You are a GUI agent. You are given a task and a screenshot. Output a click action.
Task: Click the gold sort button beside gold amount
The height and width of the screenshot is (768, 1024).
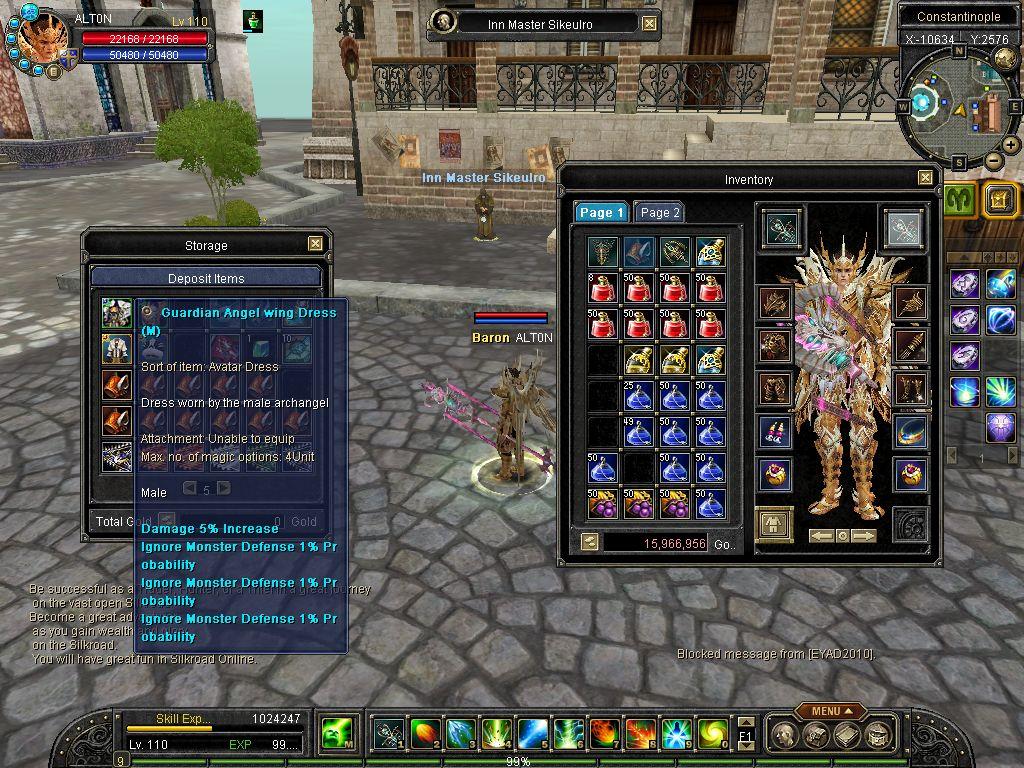[x=590, y=542]
